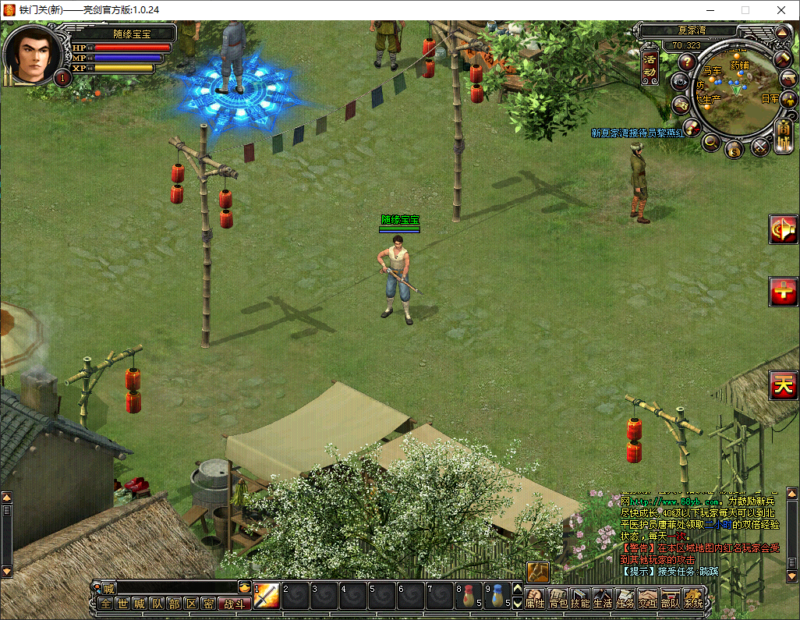800x620 pixels.
Task: Open the 活动 events panel
Action: pos(651,64)
